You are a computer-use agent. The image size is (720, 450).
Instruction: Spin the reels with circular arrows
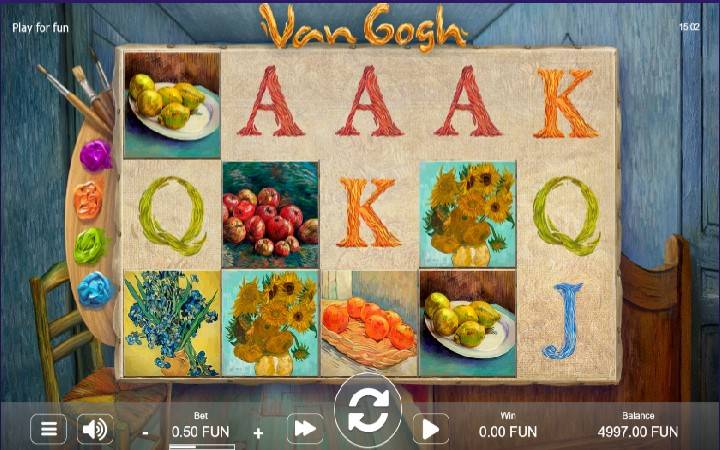(x=367, y=410)
